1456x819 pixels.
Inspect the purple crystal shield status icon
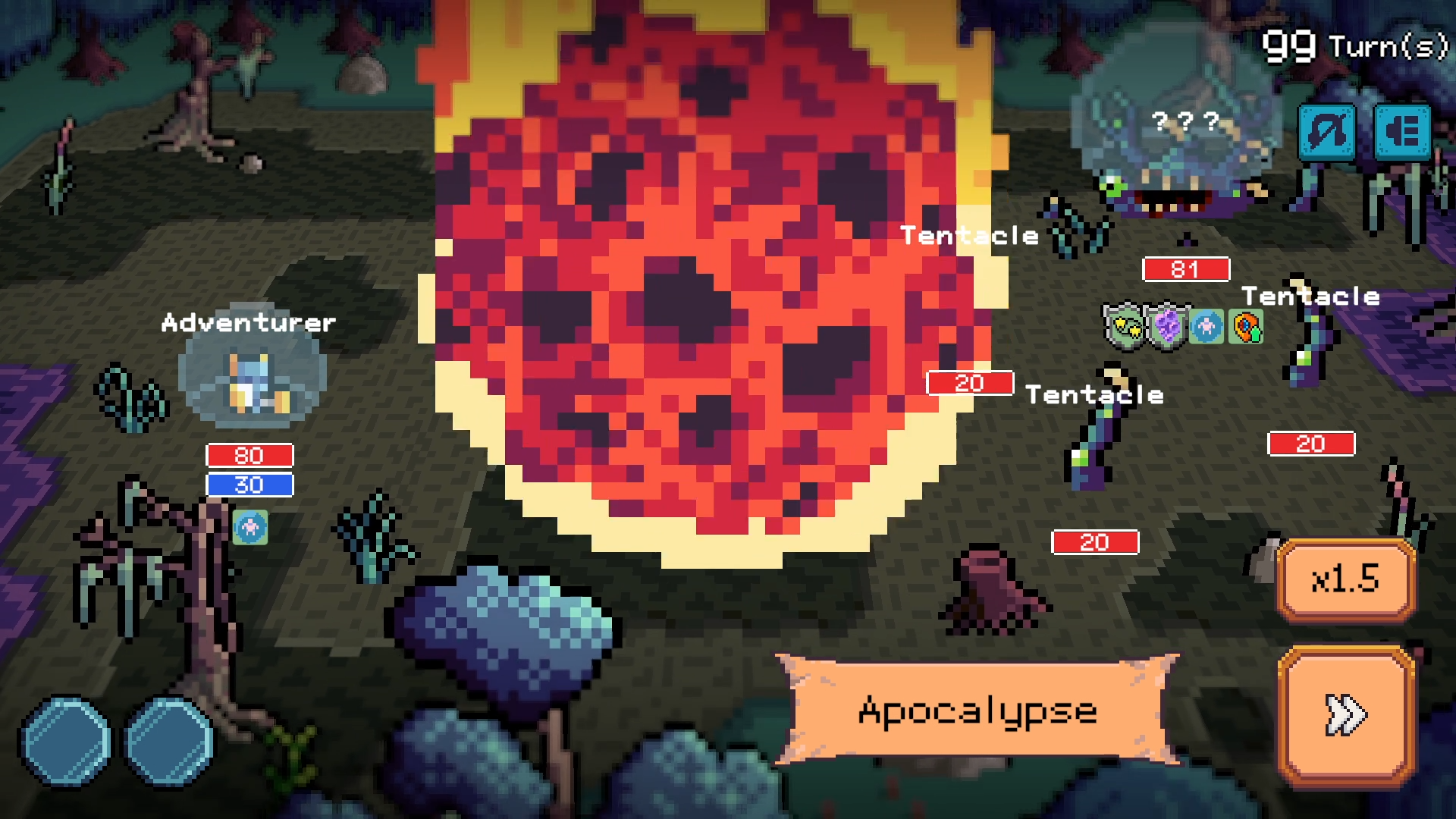[1166, 327]
